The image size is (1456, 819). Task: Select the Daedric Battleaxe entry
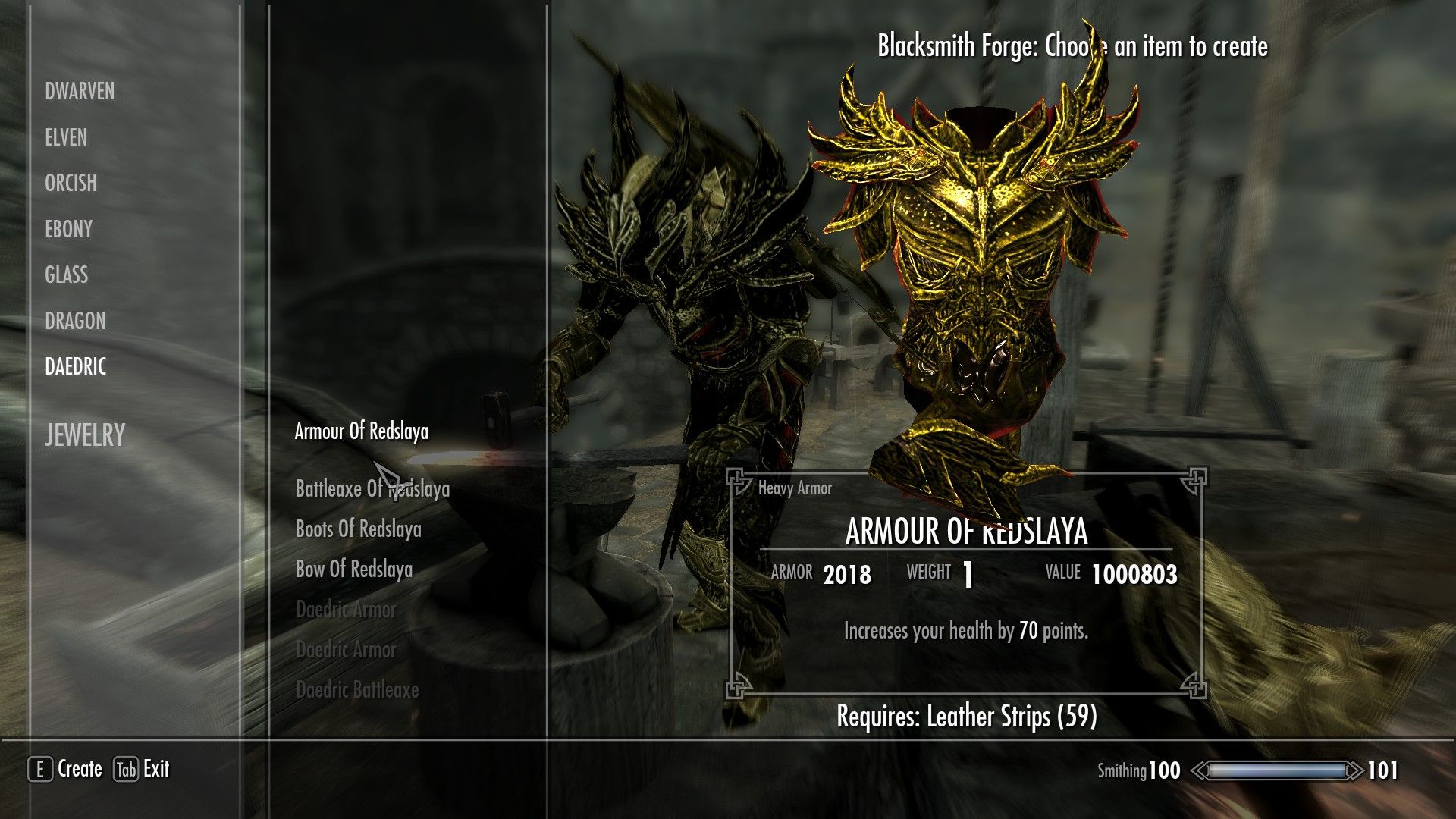tap(357, 690)
